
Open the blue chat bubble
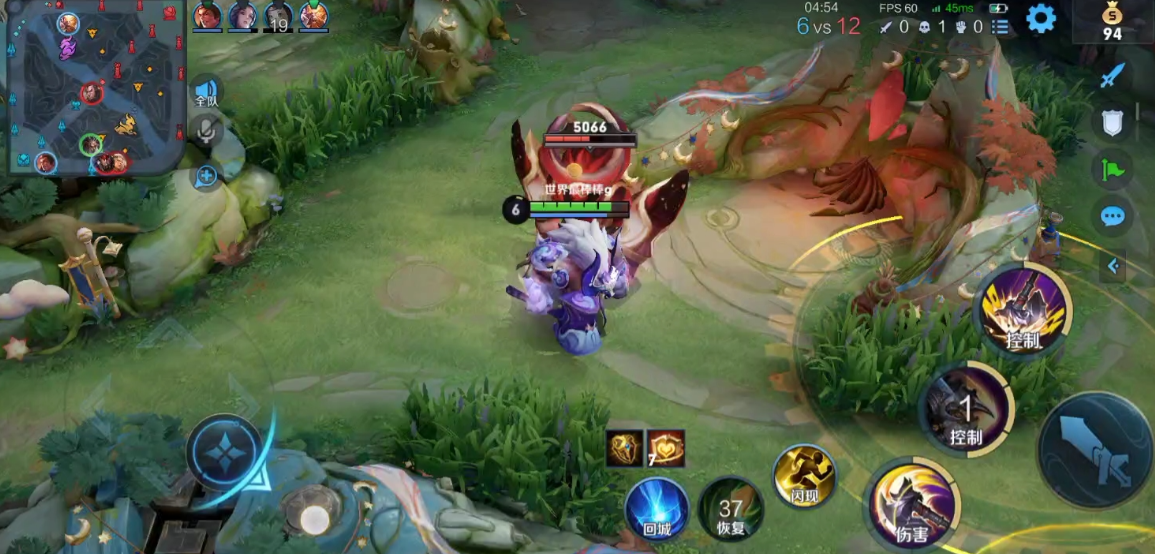click(1112, 215)
